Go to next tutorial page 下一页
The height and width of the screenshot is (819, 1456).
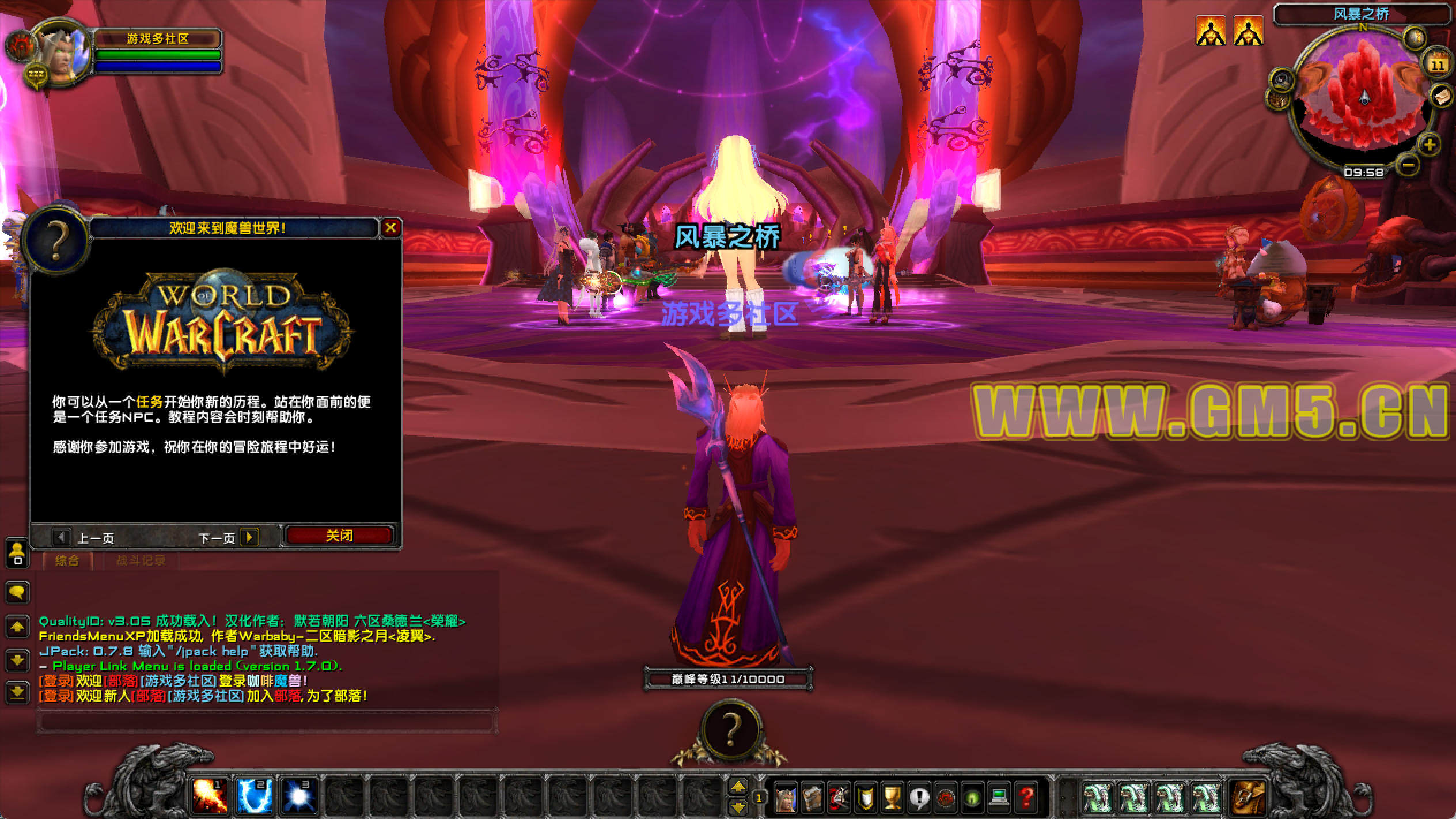[x=249, y=537]
